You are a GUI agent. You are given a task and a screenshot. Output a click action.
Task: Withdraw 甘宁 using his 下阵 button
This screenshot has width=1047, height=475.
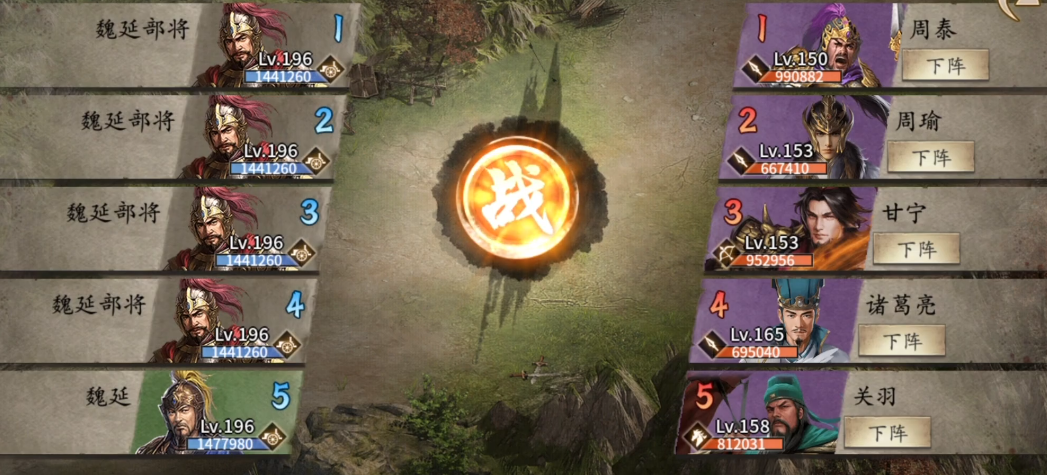point(916,249)
